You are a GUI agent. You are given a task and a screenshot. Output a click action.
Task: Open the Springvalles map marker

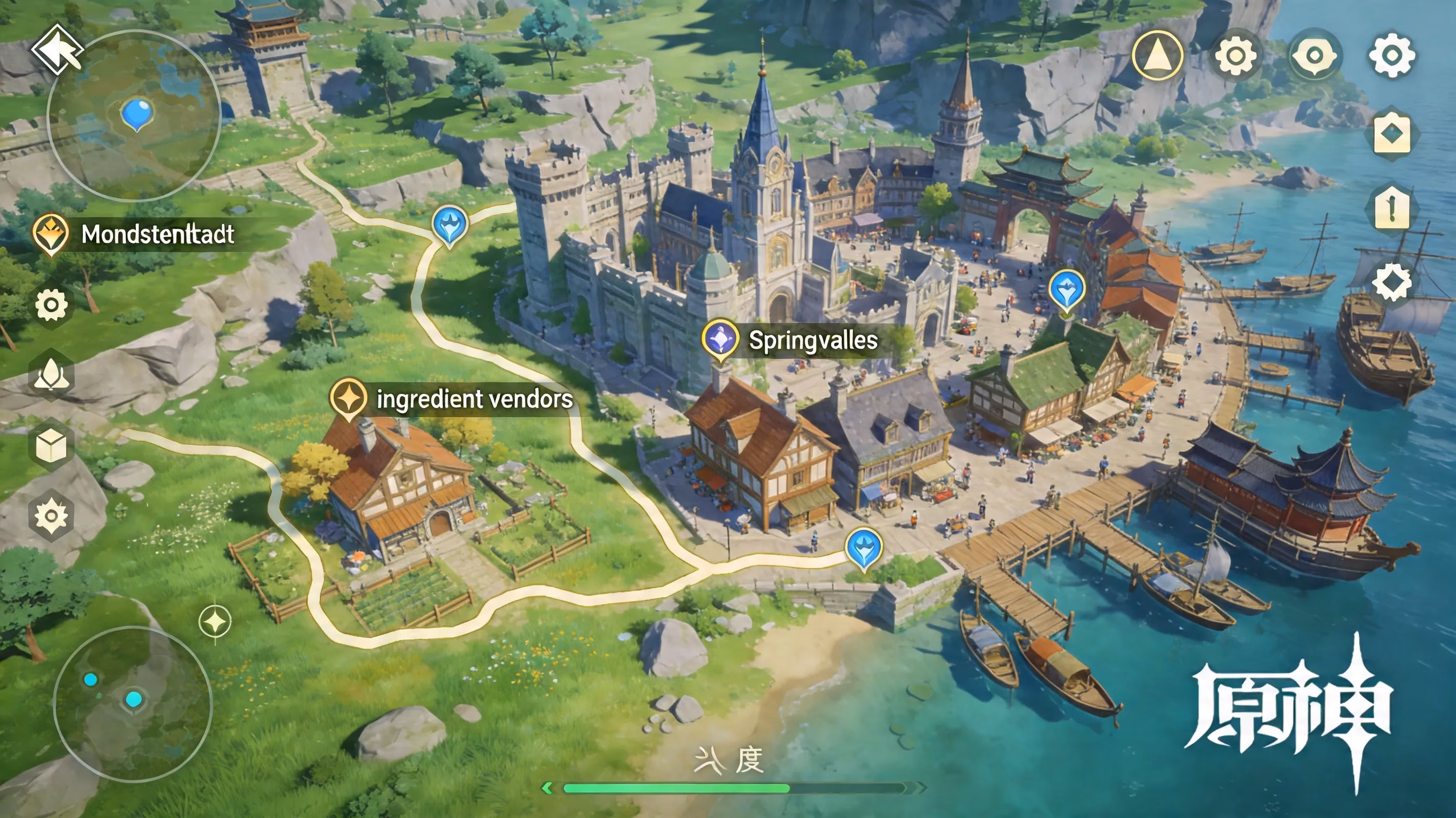[x=720, y=339]
